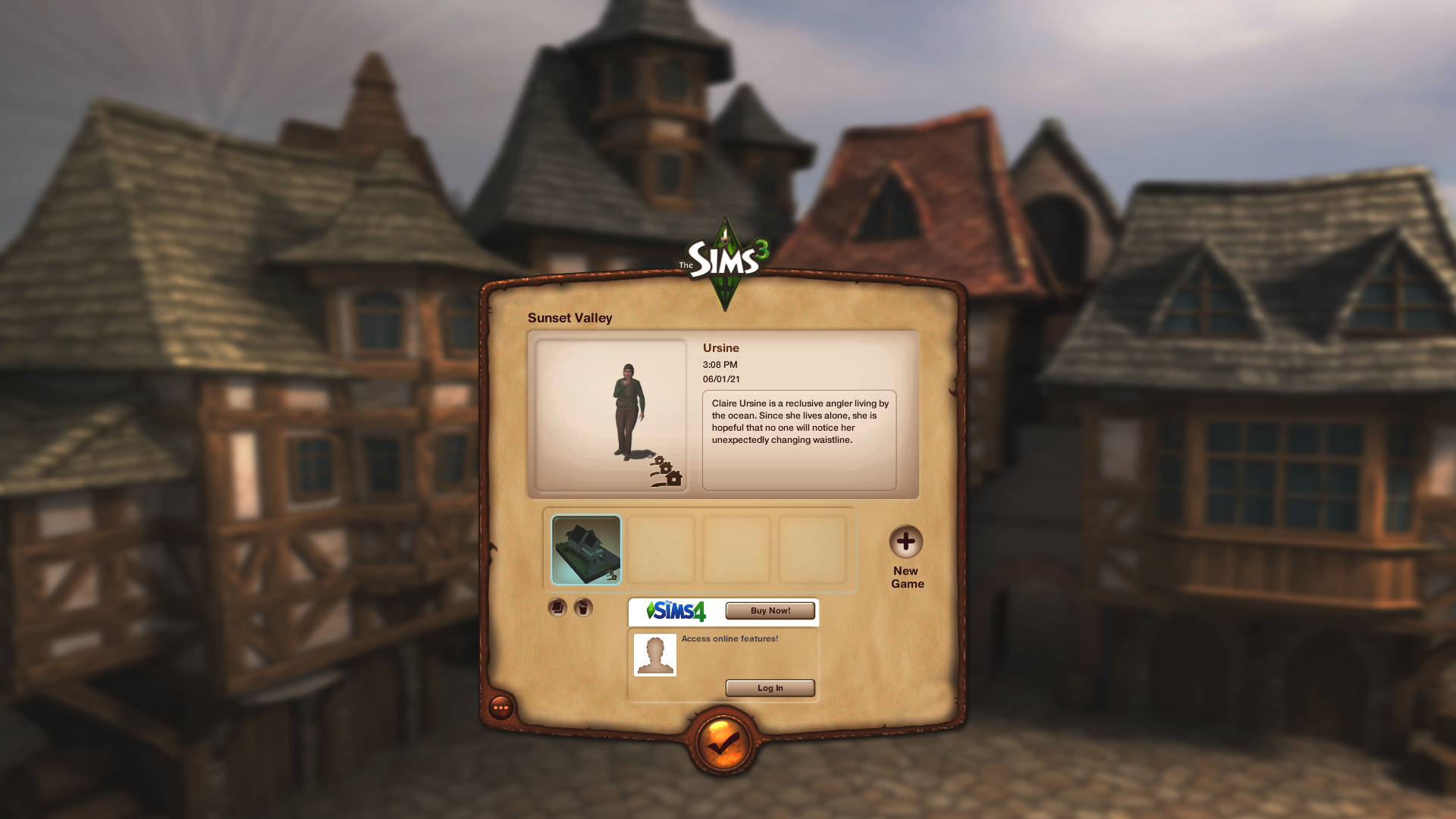Delete the selected save with trash icon
Image resolution: width=1456 pixels, height=819 pixels.
[x=583, y=607]
